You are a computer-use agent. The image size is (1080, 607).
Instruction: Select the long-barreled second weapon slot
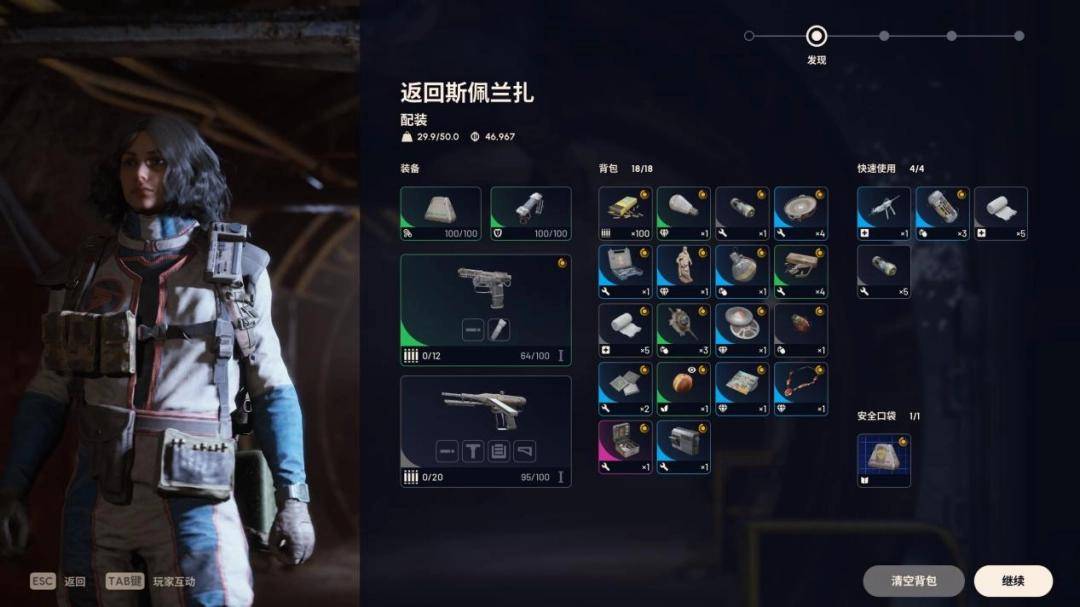click(486, 430)
